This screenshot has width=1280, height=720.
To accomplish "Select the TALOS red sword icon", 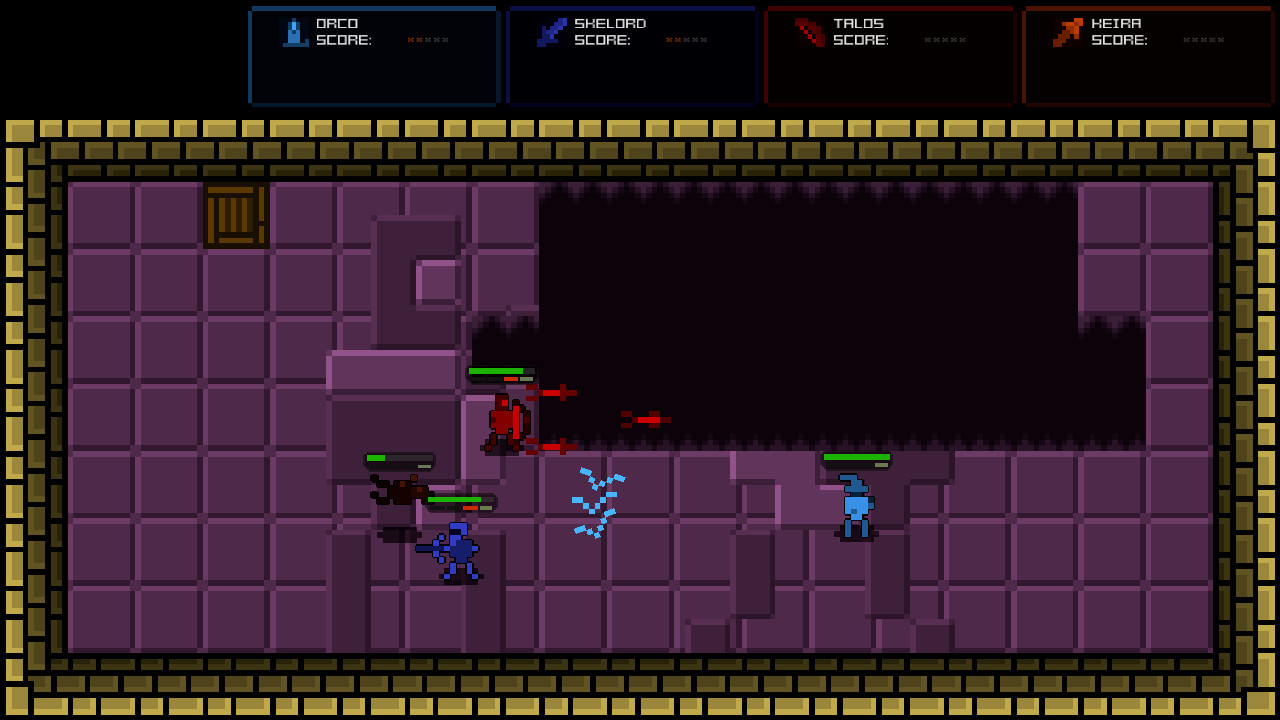I will pyautogui.click(x=808, y=31).
